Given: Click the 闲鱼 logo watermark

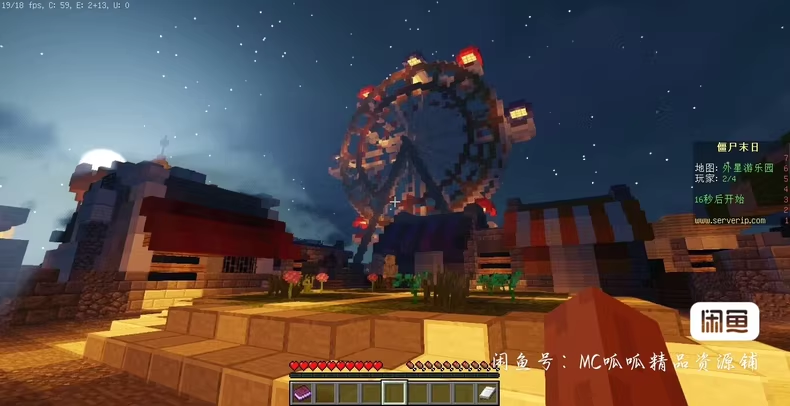Looking at the screenshot, I should click(x=724, y=322).
